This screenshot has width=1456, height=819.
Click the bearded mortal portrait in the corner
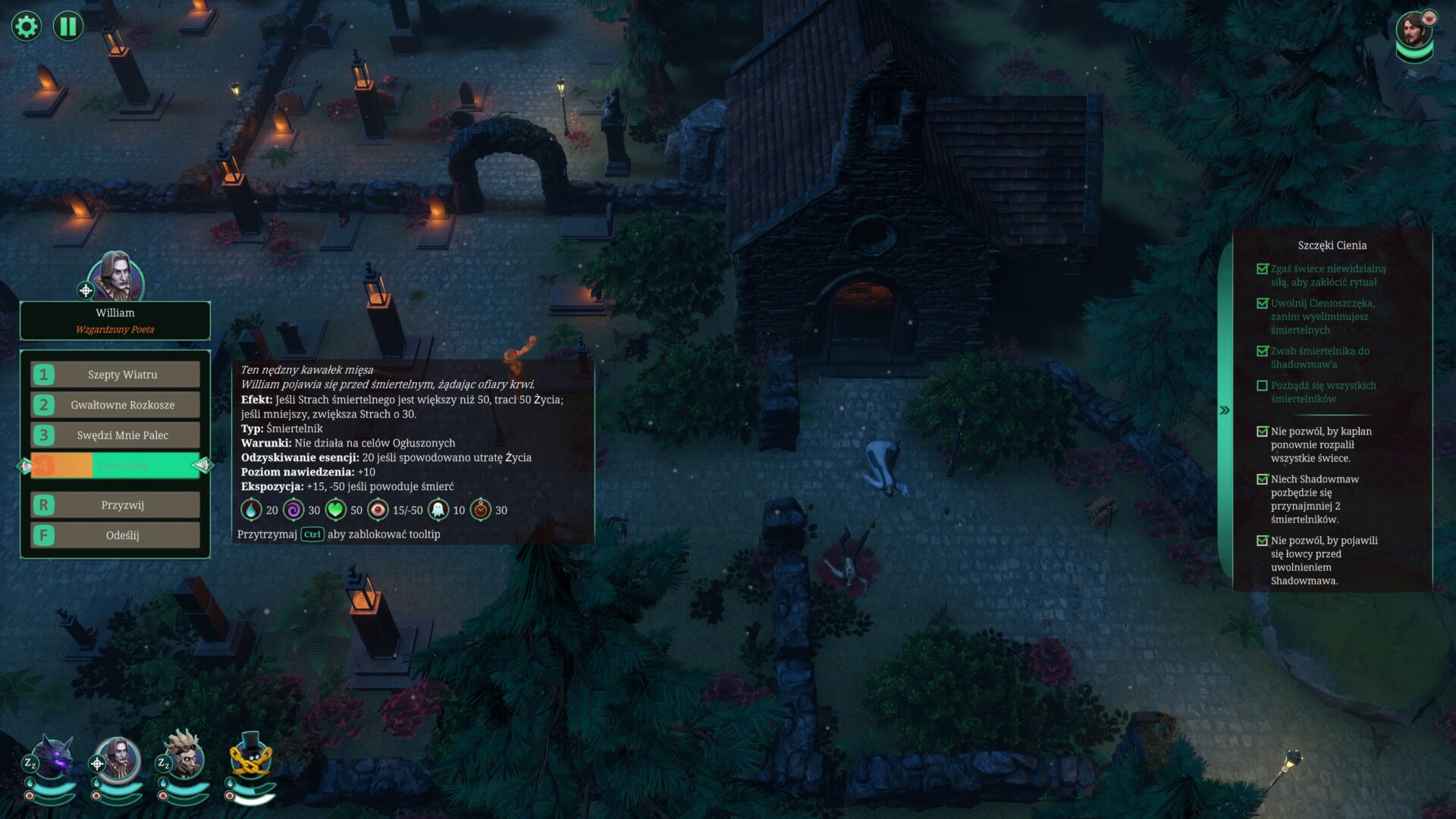(1412, 32)
